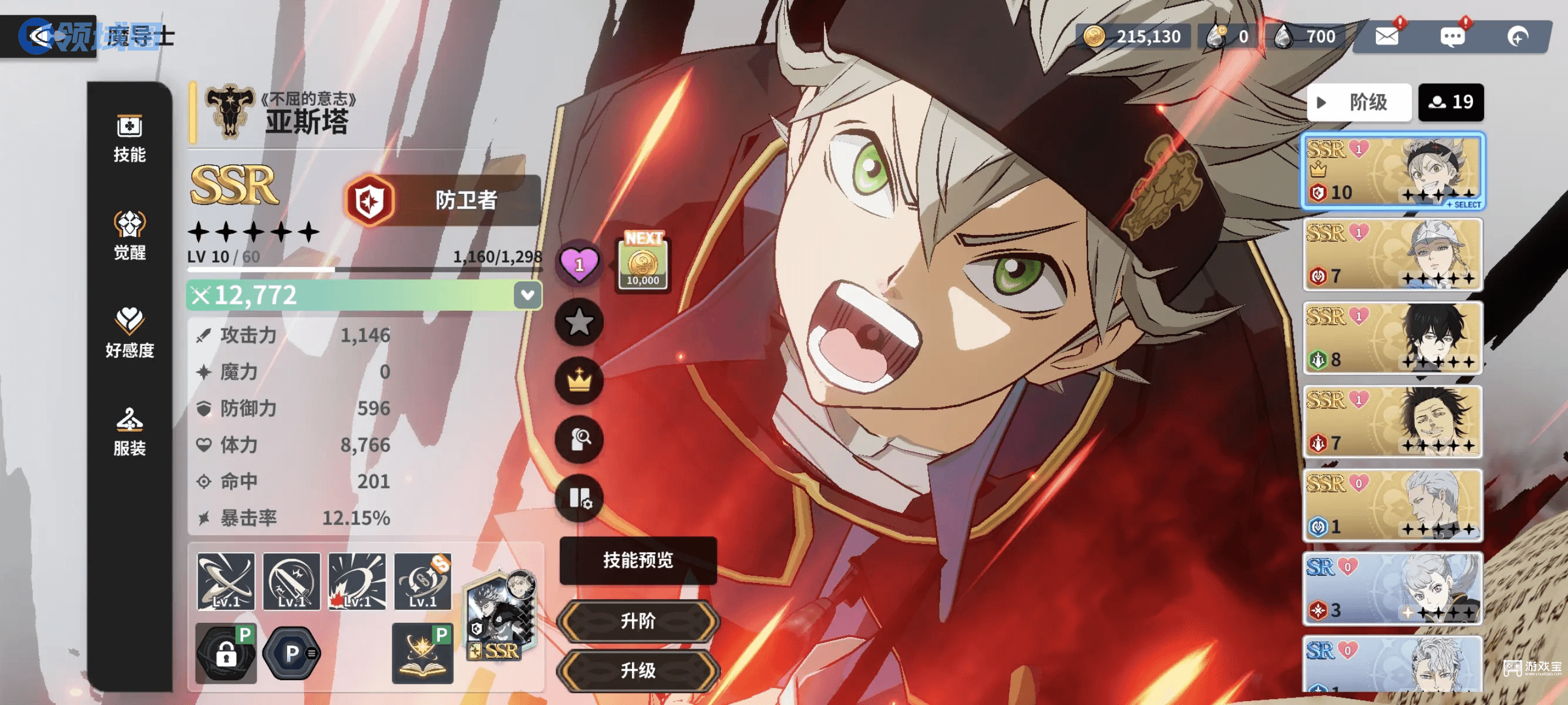Screen dimensions: 1568x705
Task: Expand the 12,772 power dropdown arrow
Action: click(527, 296)
